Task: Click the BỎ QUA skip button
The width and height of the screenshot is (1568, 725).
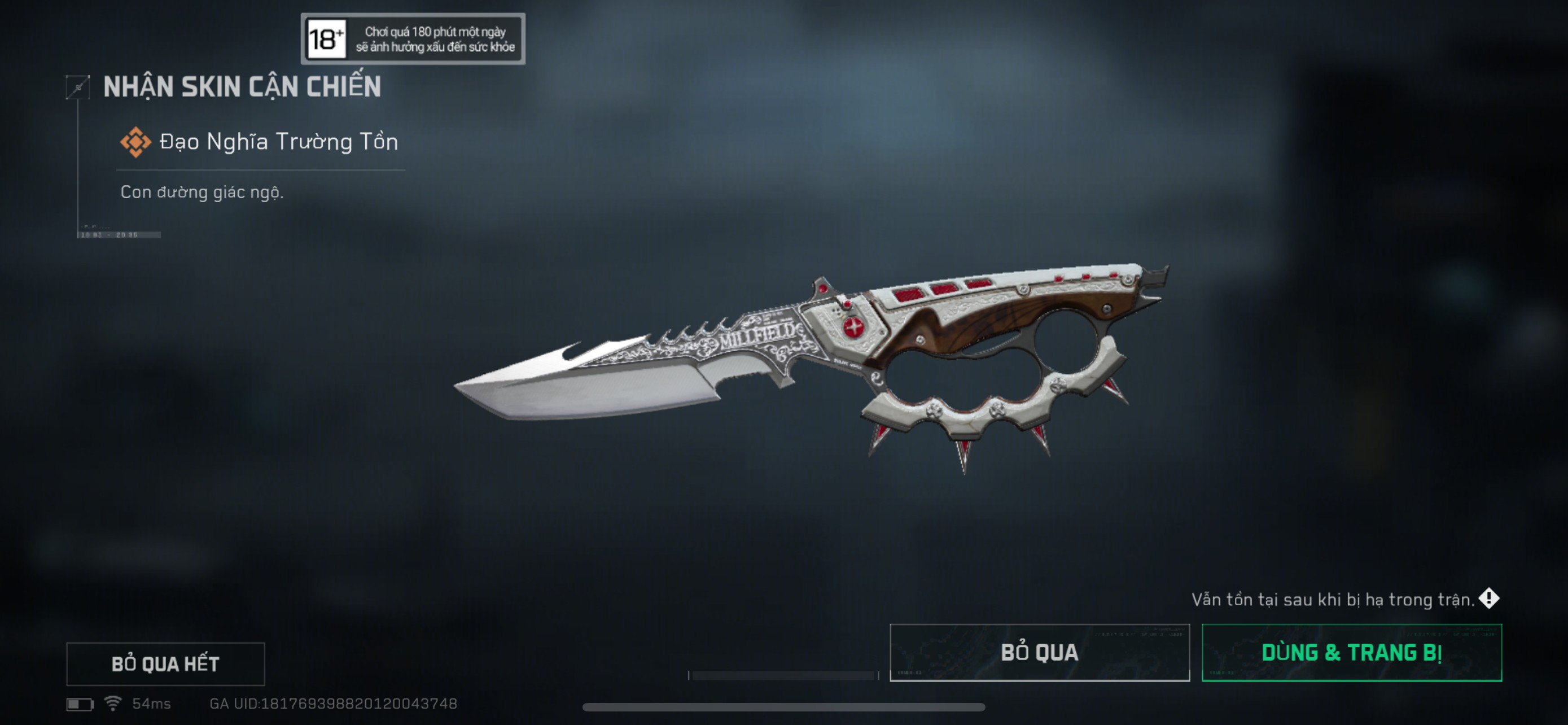Action: 1039,652
